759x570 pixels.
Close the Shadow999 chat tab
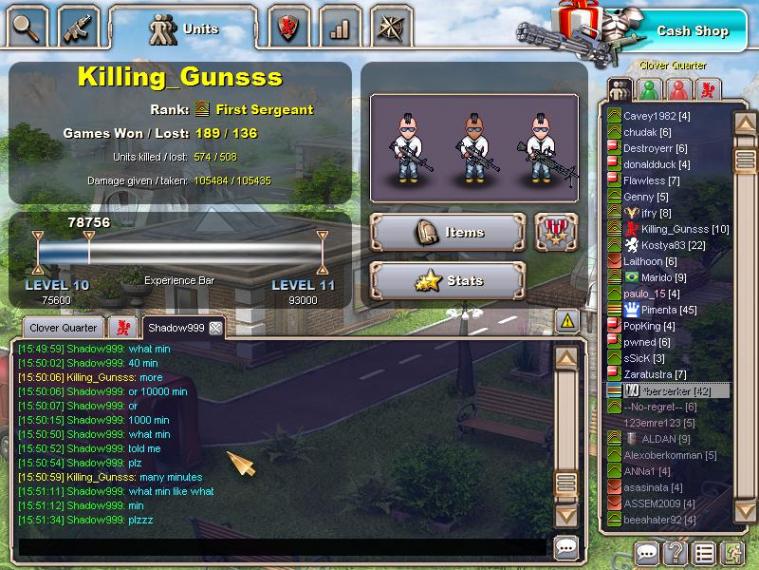pyautogui.click(x=215, y=328)
